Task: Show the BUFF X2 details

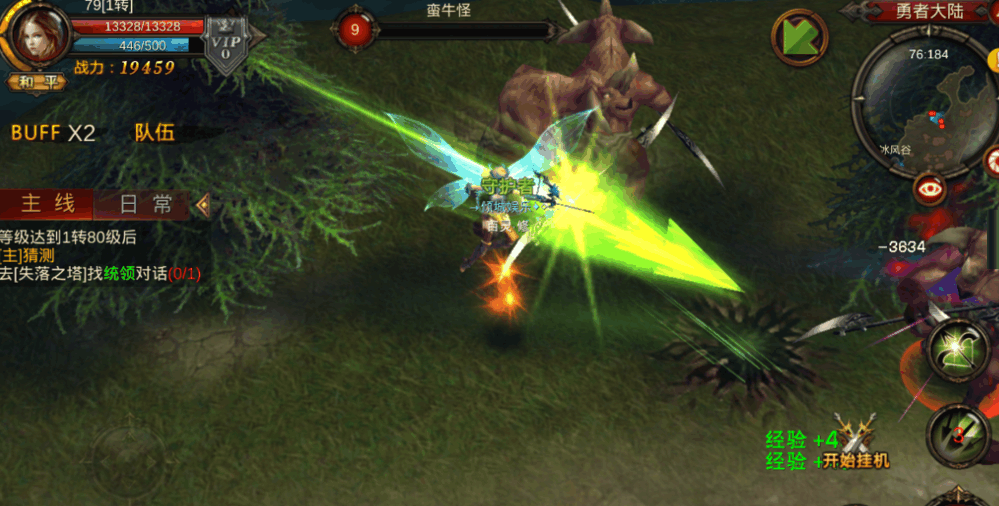Action: (x=53, y=133)
